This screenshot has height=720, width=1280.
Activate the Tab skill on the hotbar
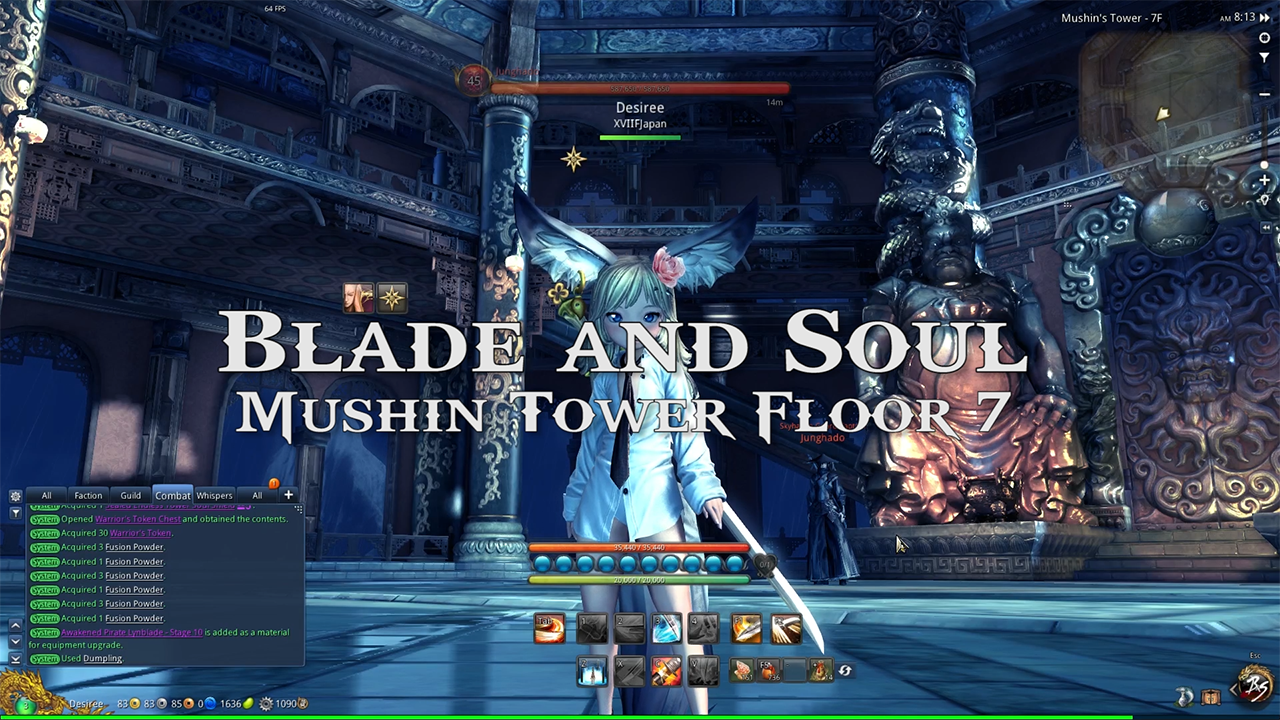(548, 628)
